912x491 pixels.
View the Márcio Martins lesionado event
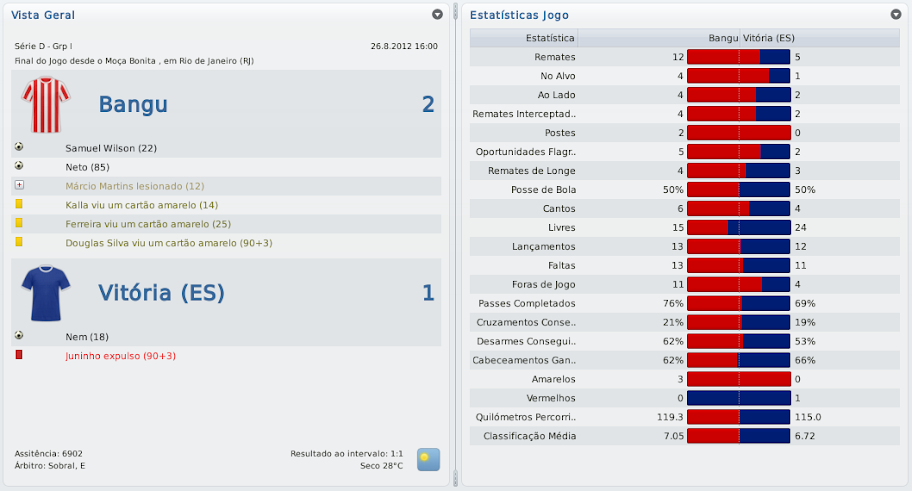(134, 186)
